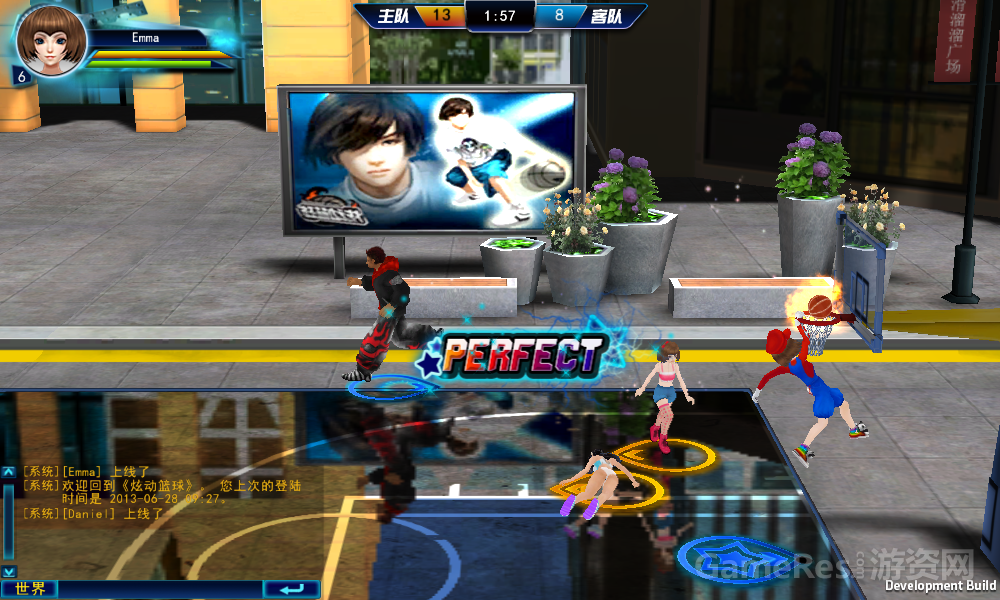The width and height of the screenshot is (1000, 600).
Task: Click the chat message input field
Action: tap(160, 589)
